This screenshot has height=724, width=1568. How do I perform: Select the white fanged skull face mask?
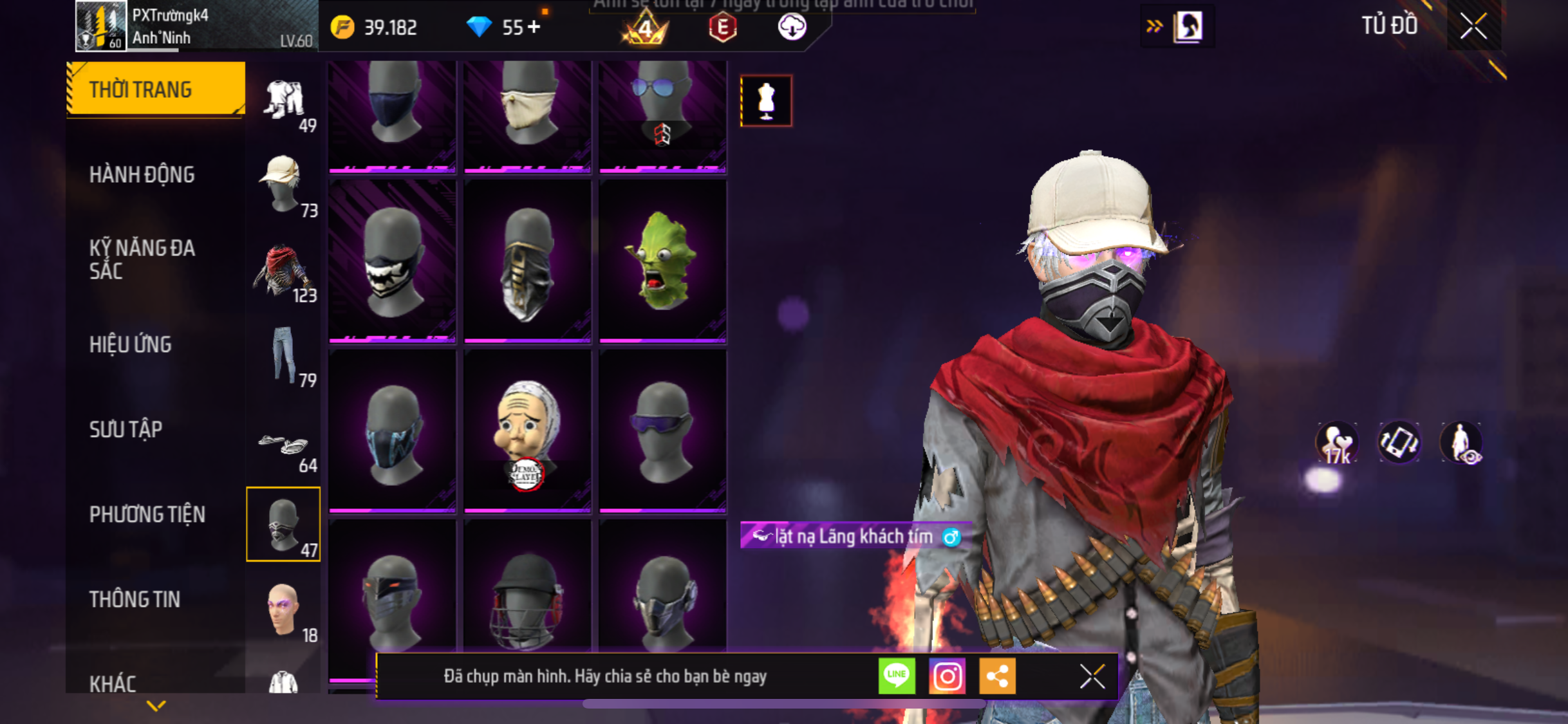(392, 261)
